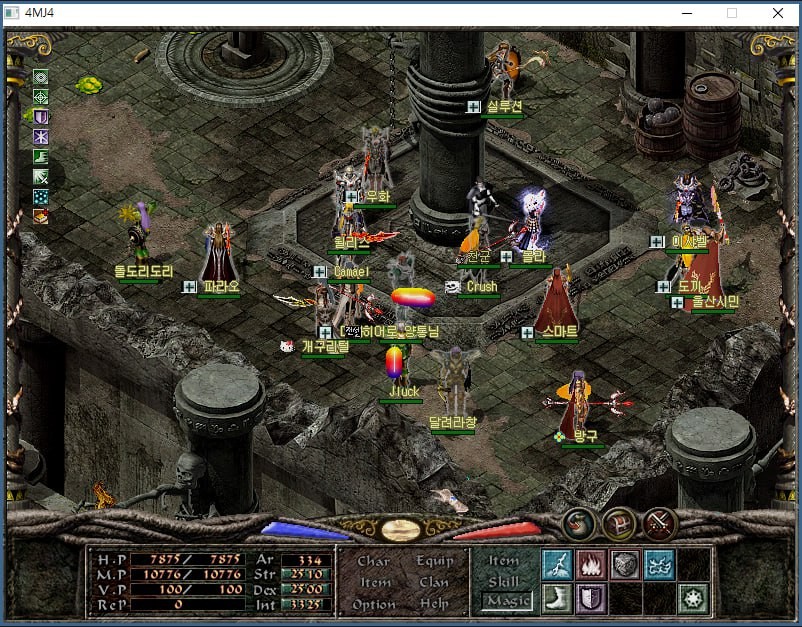Click the round green pouch button
Image resolution: width=802 pixels, height=627 pixels.
578,523
